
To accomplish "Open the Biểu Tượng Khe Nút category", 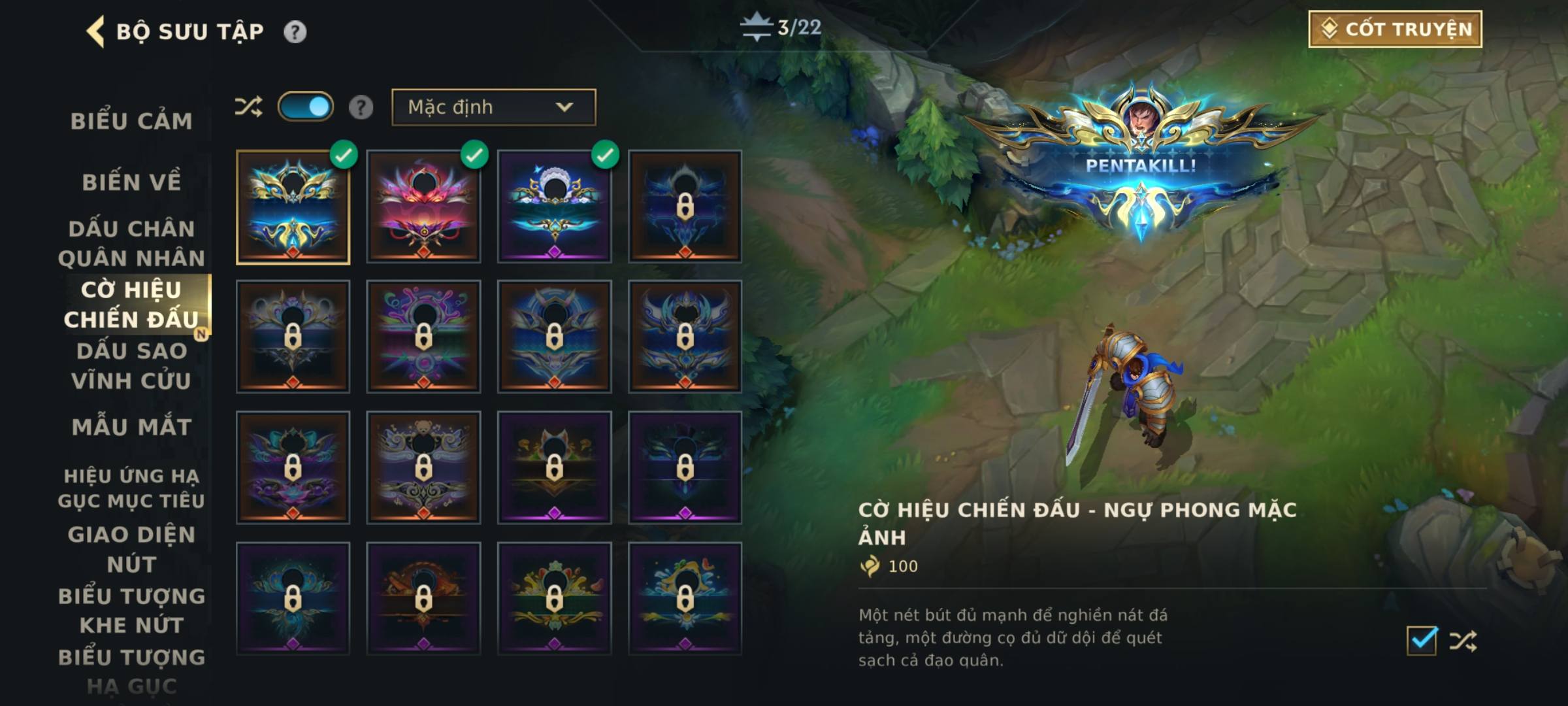I will 131,611.
